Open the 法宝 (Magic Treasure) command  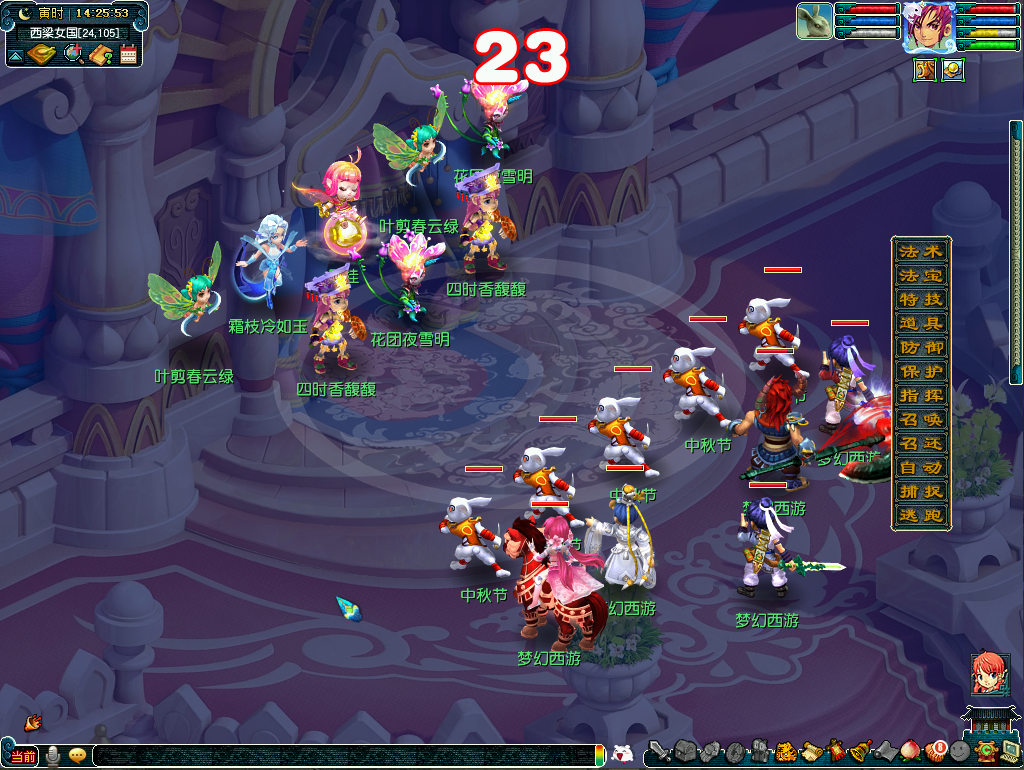click(x=920, y=276)
